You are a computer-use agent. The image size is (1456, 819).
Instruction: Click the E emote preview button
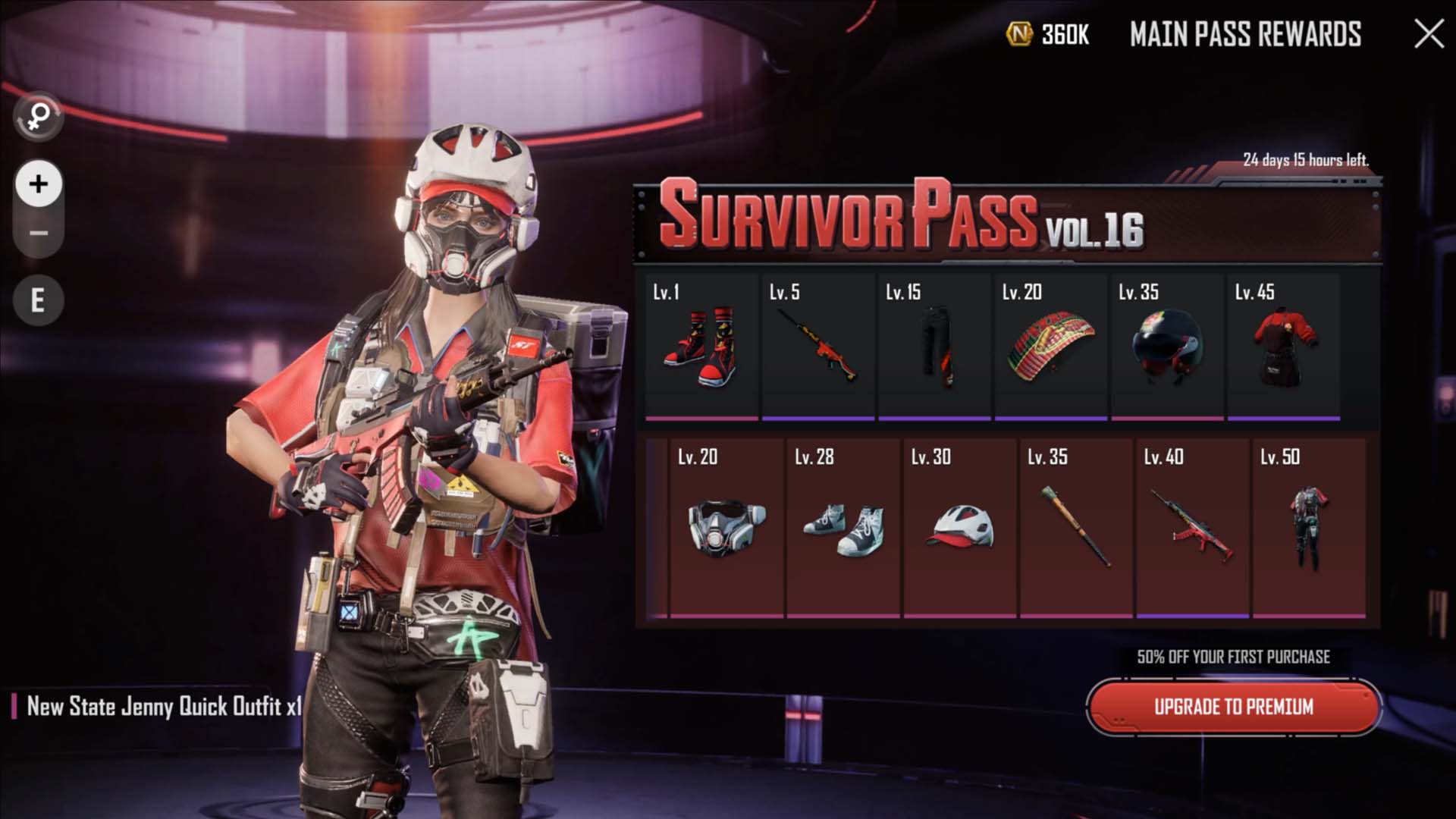click(38, 301)
